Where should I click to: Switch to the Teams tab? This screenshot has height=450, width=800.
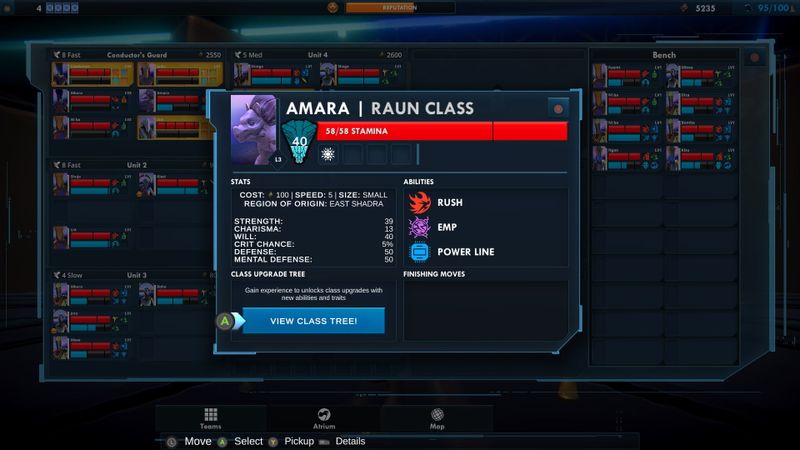(x=211, y=418)
